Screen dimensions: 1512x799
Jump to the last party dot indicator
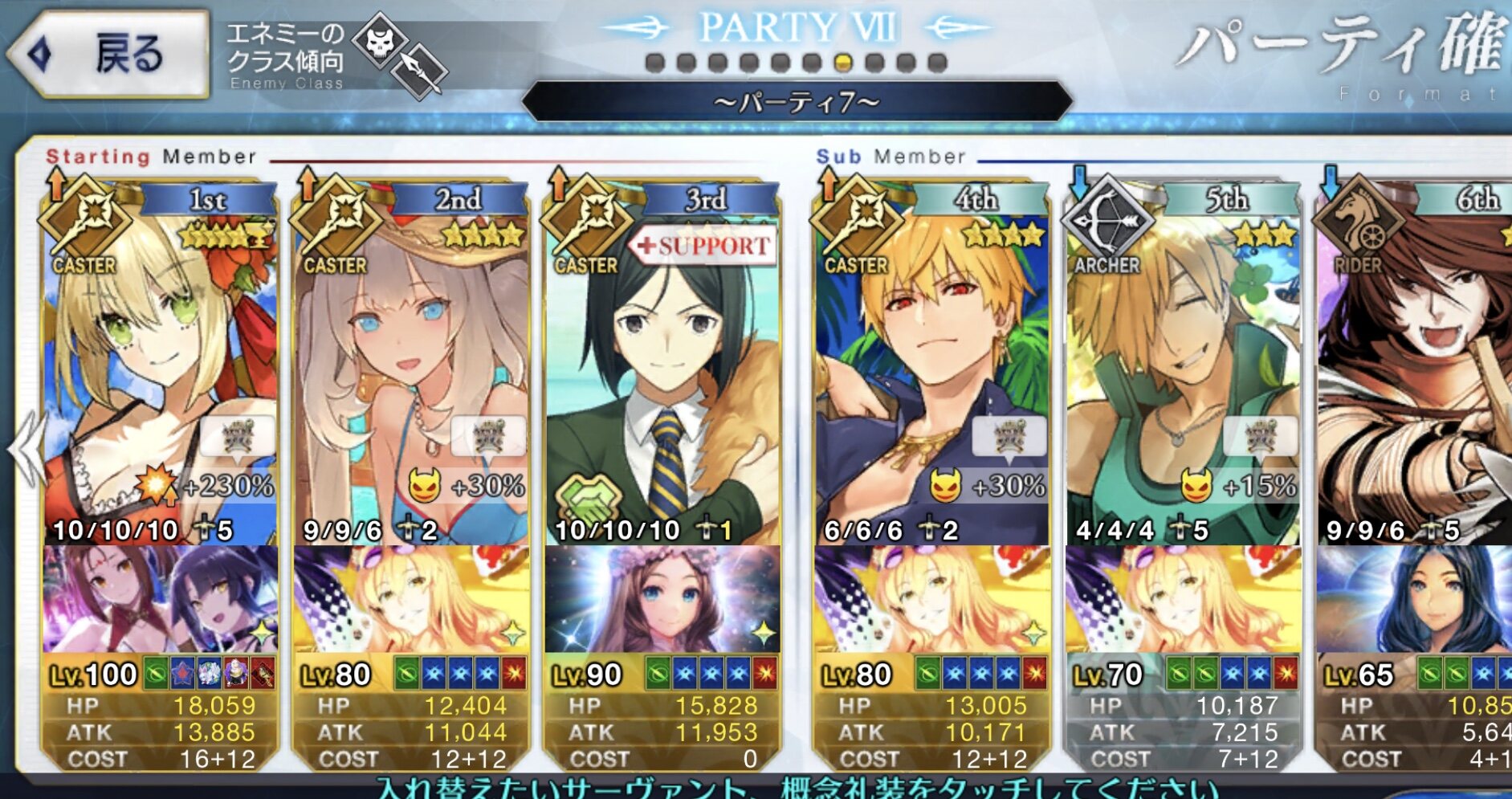pos(937,63)
